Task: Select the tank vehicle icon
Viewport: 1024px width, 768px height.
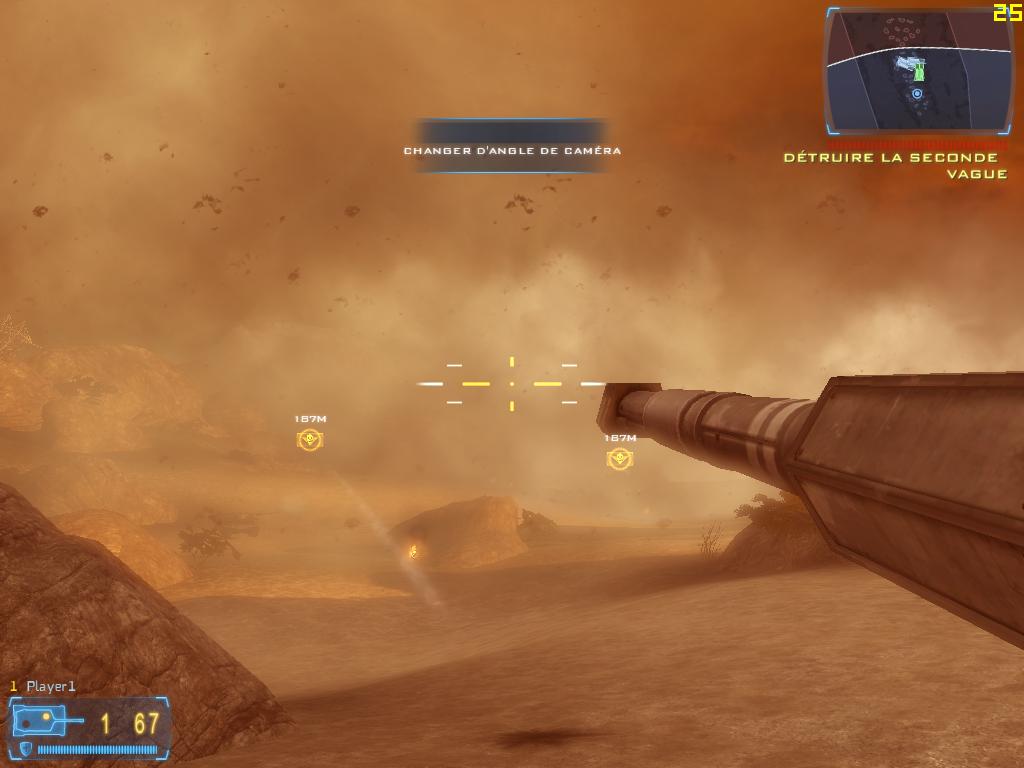Action: (x=44, y=720)
